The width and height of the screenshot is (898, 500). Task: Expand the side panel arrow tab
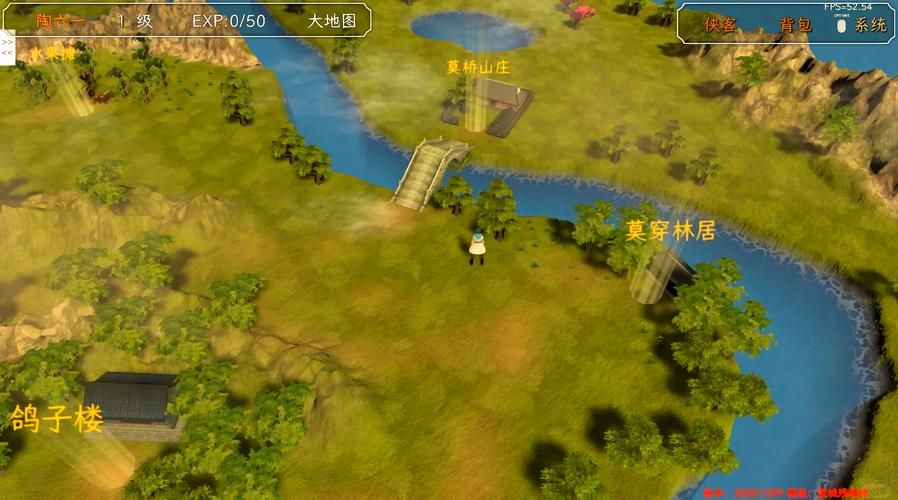(x=6, y=45)
